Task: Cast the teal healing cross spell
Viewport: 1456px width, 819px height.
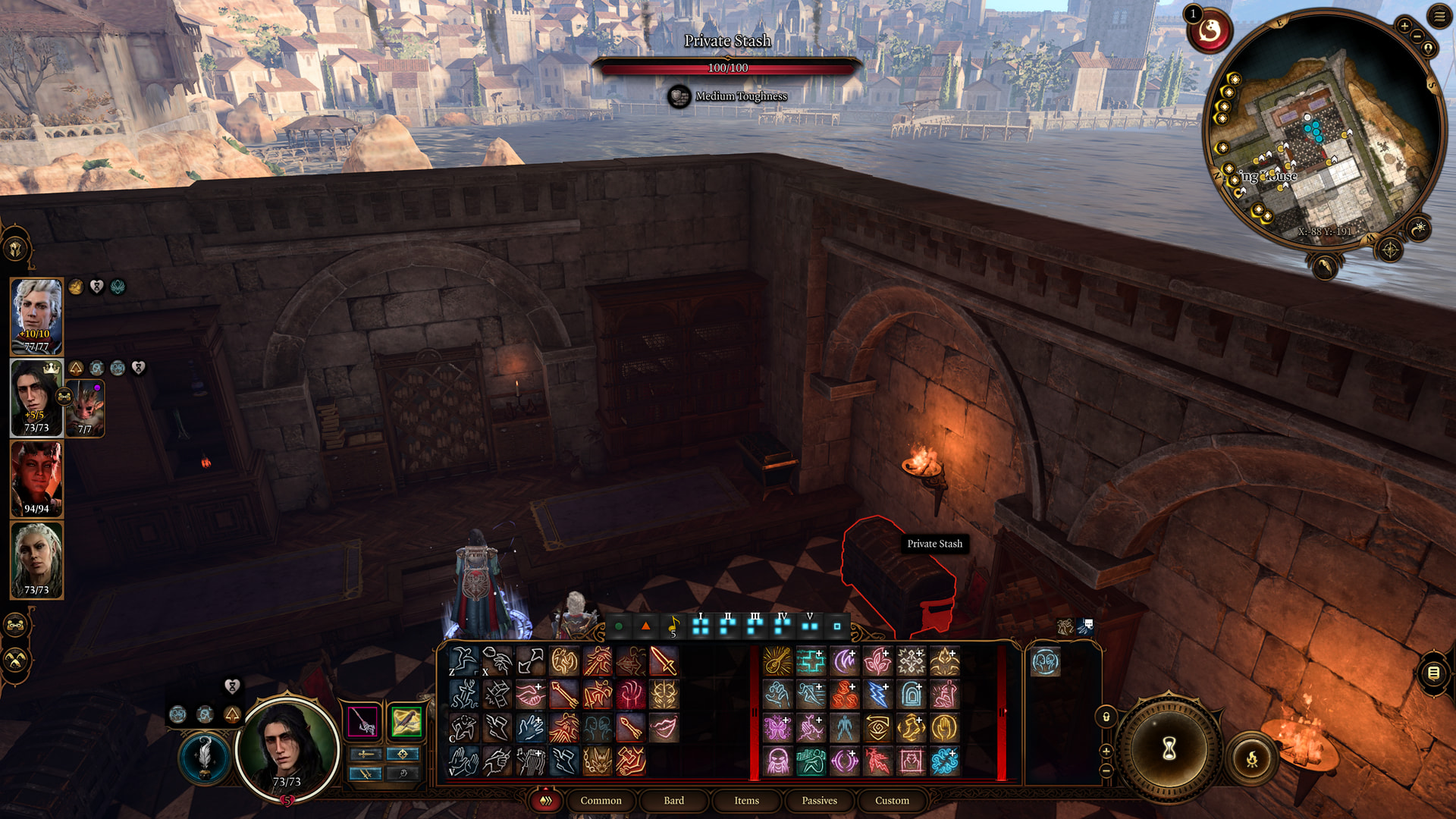Action: (x=811, y=661)
